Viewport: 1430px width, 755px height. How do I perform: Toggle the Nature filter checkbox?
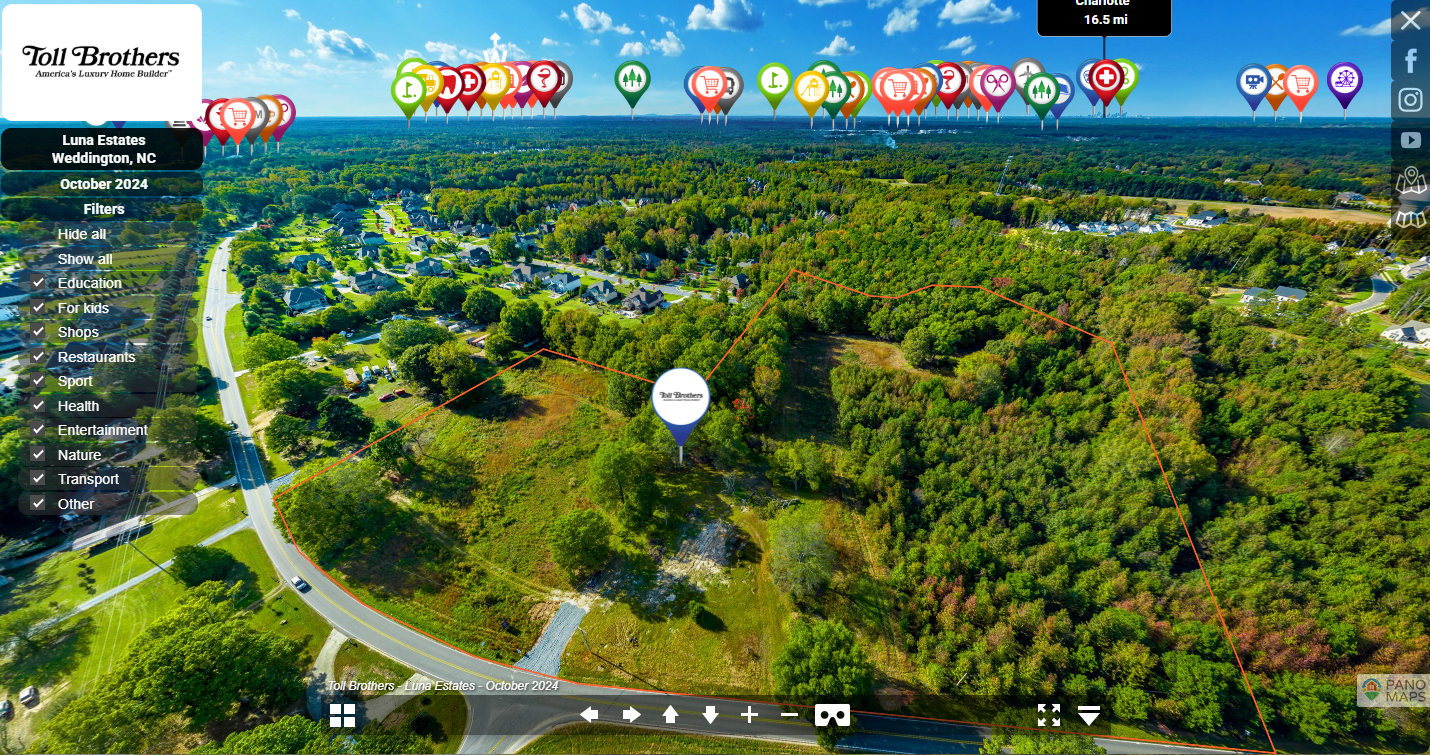(39, 455)
